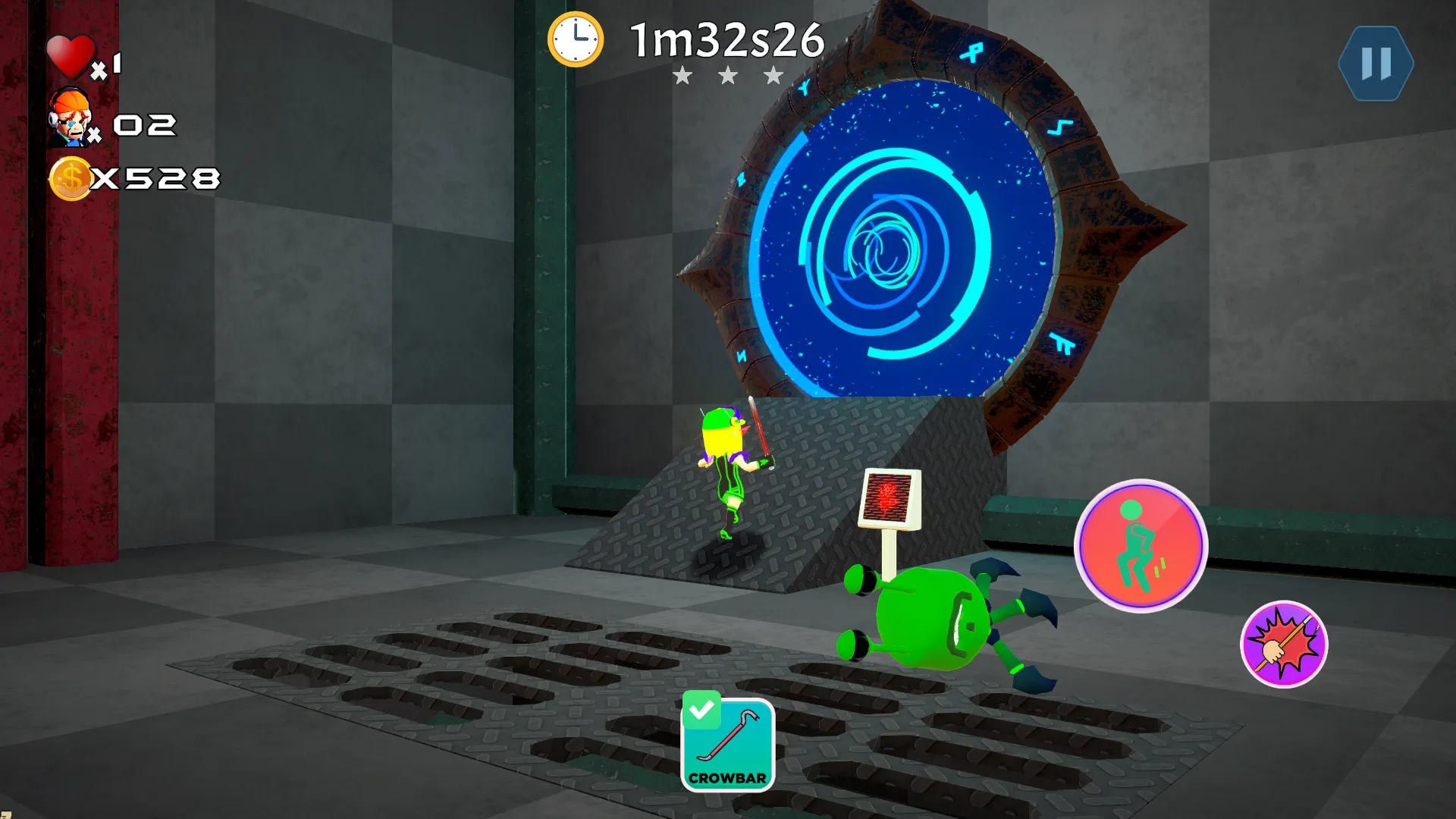
Task: Expand the third star next to the timer
Action: click(x=773, y=76)
